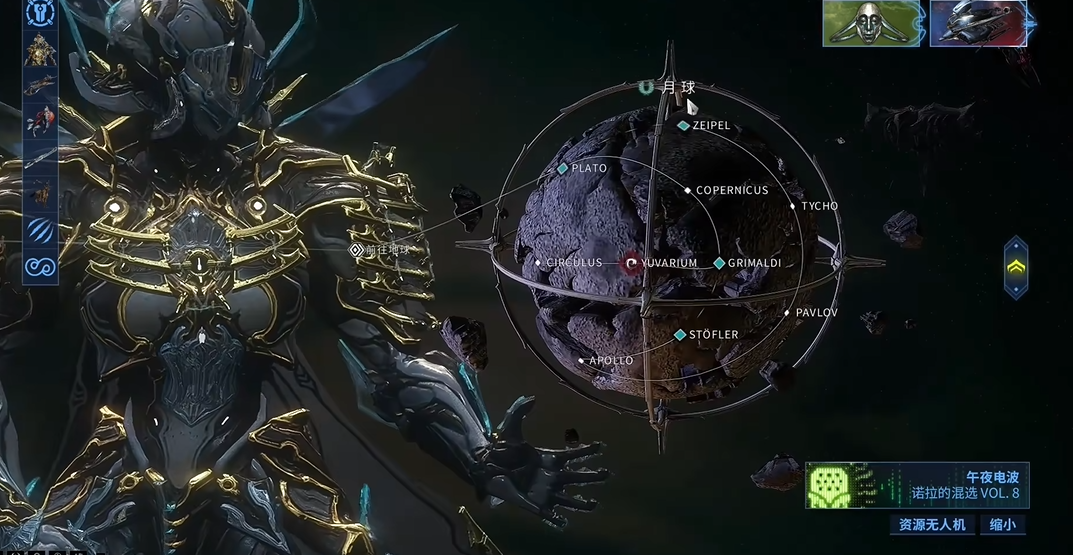
Task: Select the Yuvarium node with the red marker
Action: (x=631, y=263)
